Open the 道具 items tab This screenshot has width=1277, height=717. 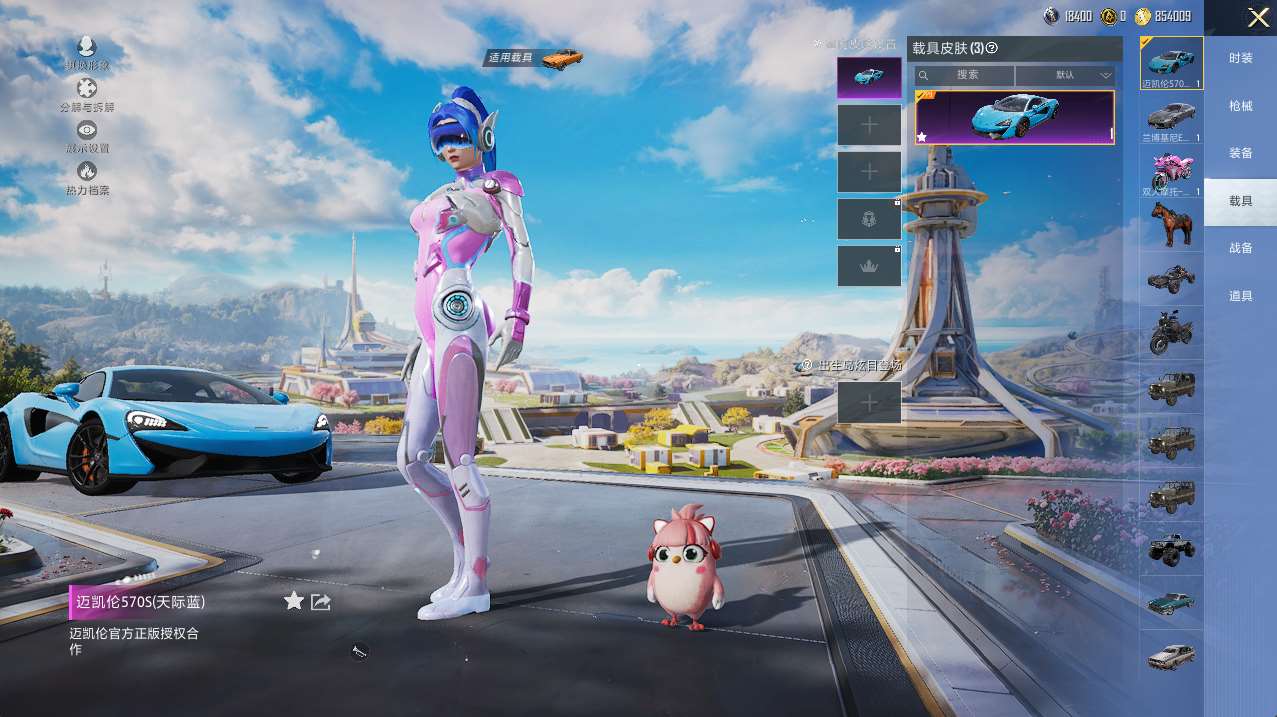(x=1240, y=296)
